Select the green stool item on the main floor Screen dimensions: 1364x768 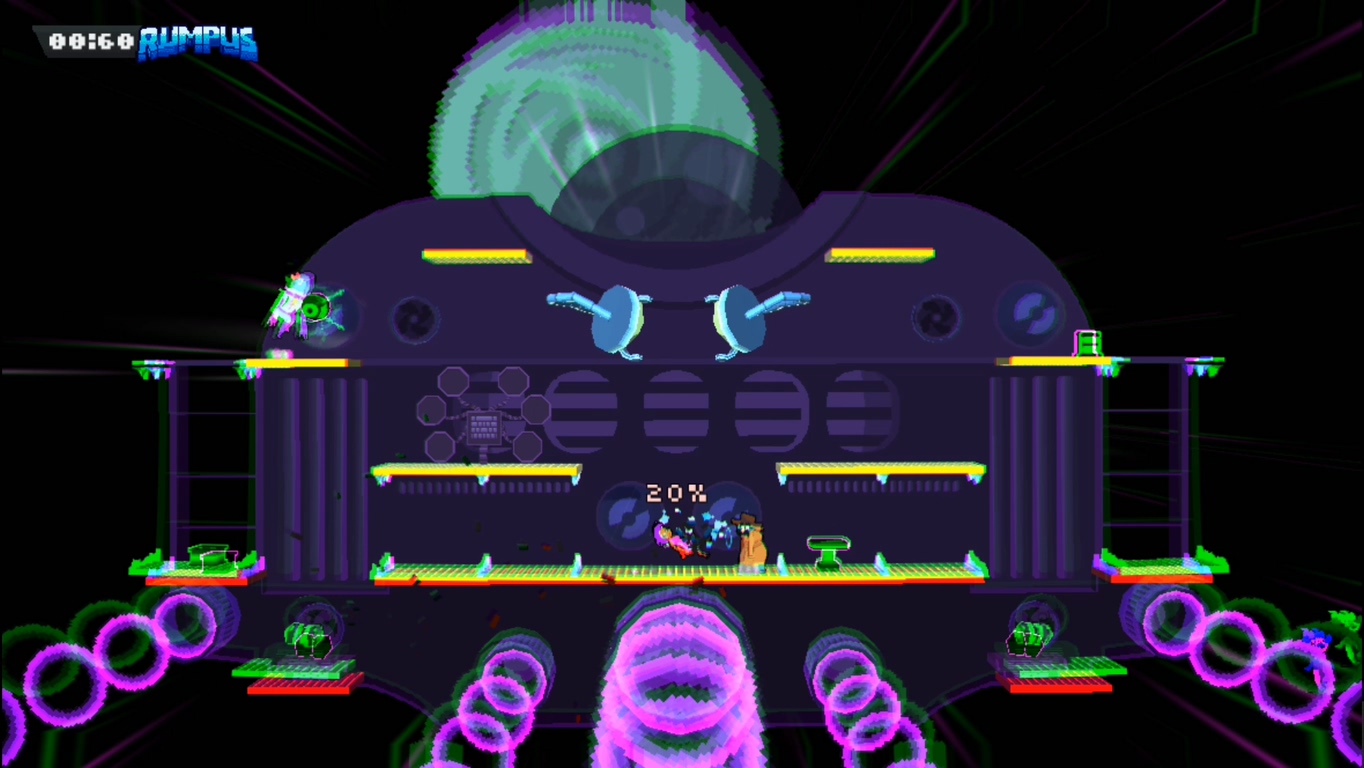point(828,549)
